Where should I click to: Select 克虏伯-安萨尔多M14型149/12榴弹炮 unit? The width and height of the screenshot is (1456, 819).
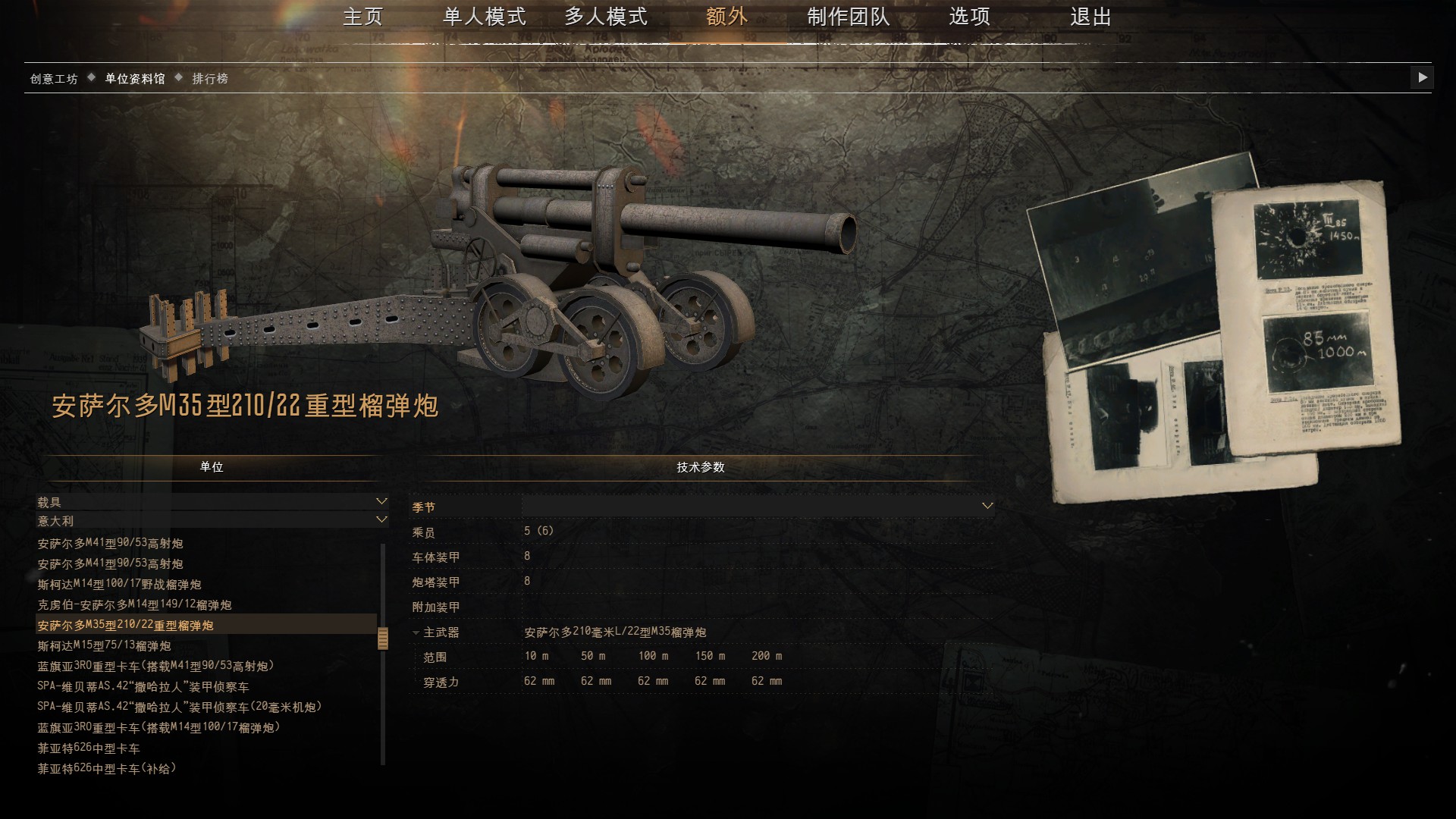(x=135, y=605)
